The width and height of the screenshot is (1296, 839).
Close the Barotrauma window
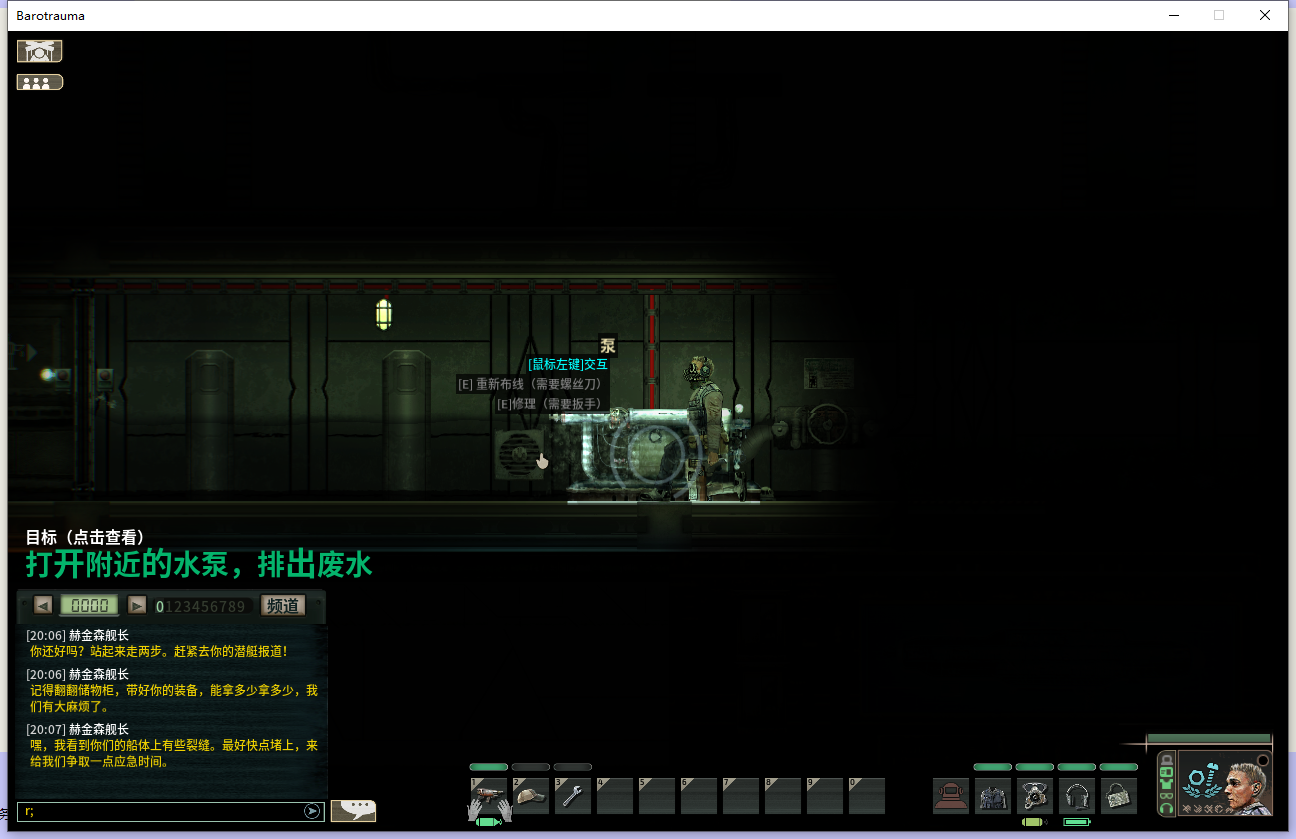pyautogui.click(x=1265, y=15)
